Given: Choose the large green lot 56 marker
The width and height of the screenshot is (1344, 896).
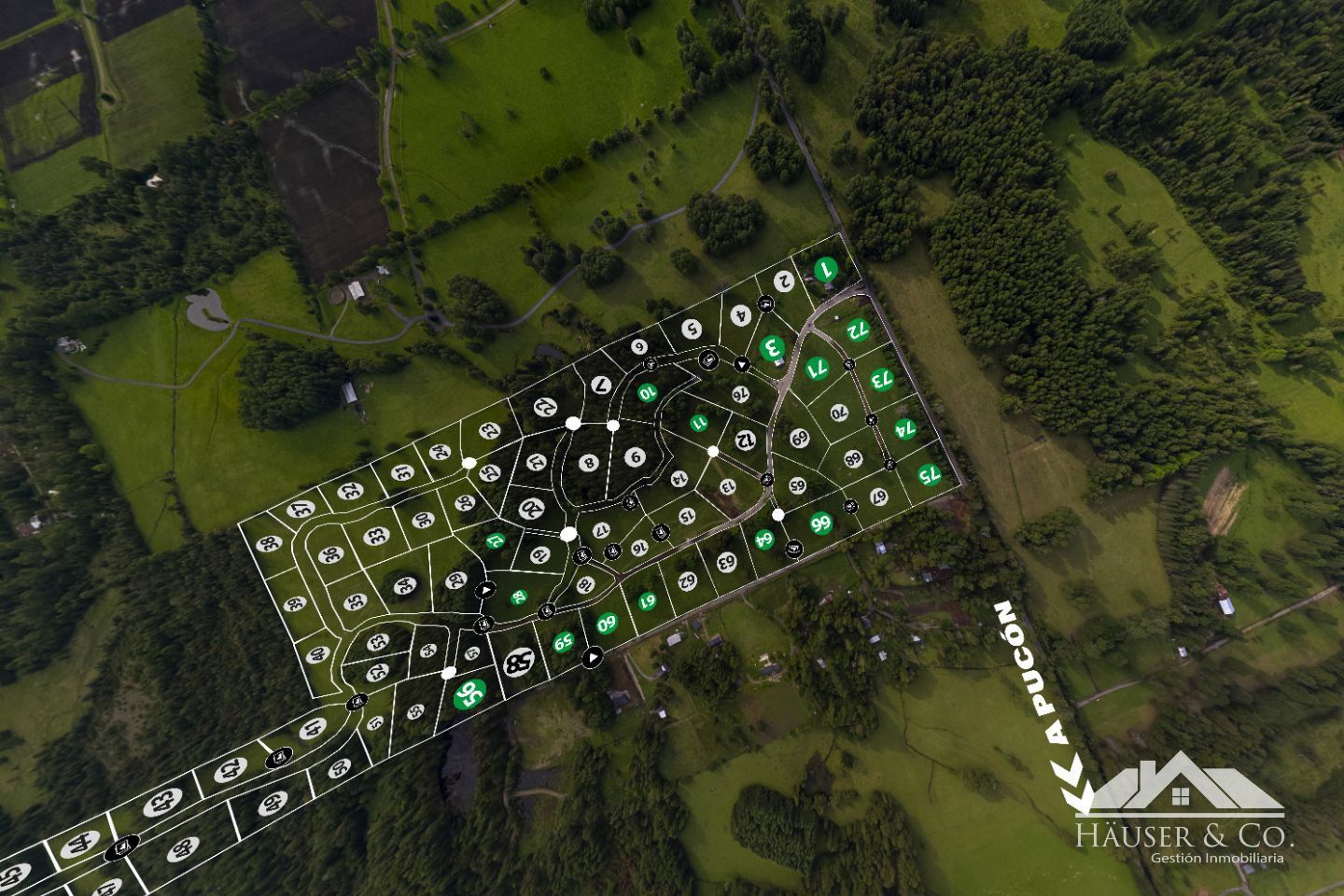Looking at the screenshot, I should coord(469,693).
